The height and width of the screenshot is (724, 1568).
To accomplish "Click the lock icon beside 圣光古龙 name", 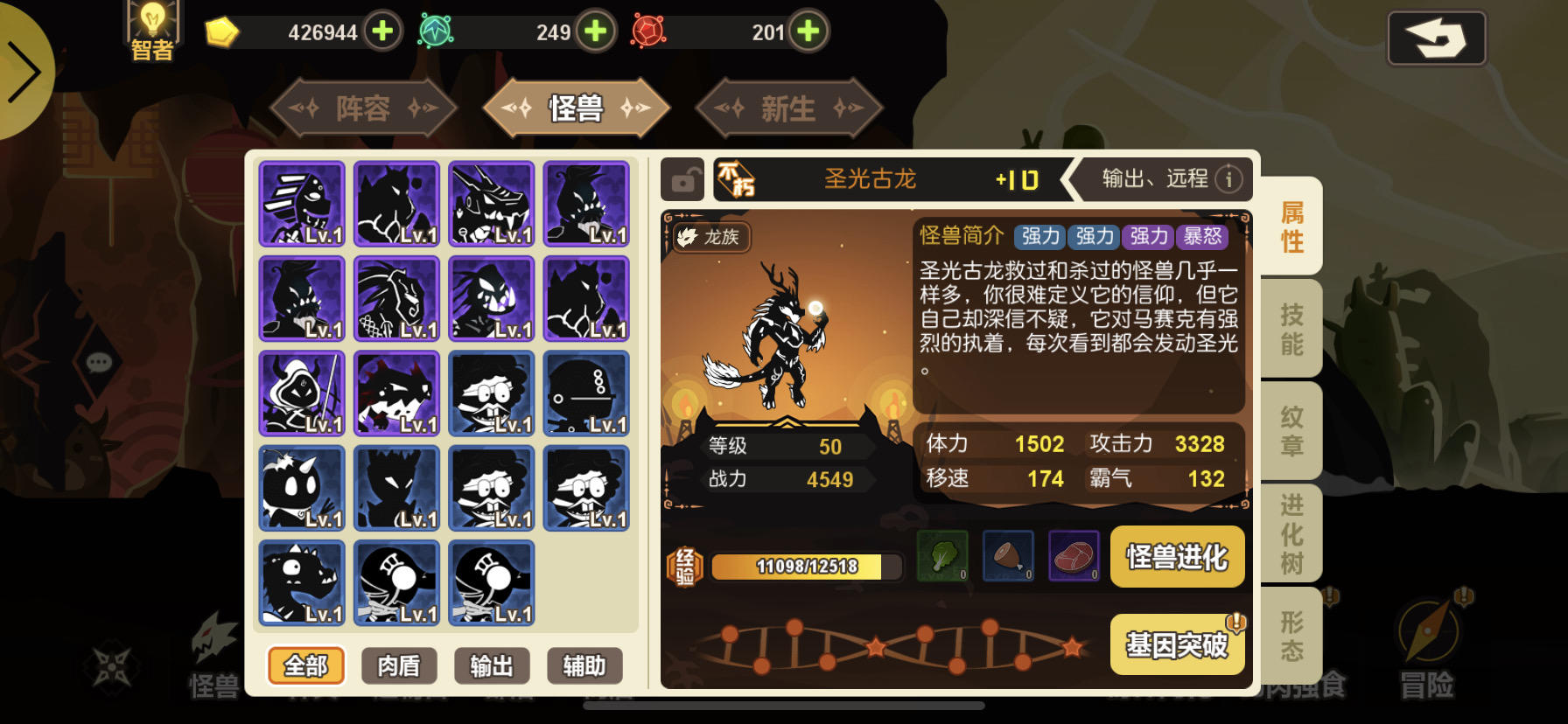I will click(682, 178).
